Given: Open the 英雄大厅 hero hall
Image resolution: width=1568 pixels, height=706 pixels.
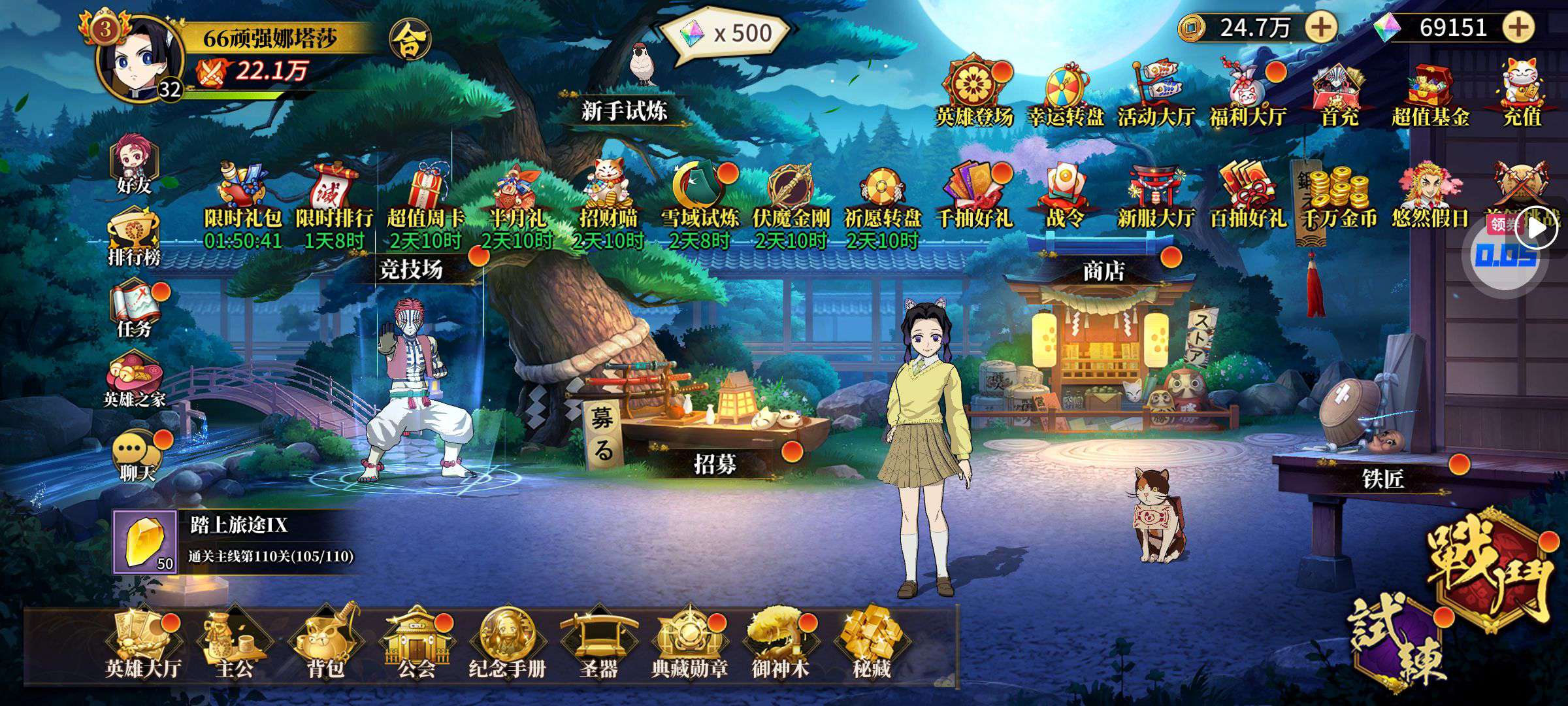Looking at the screenshot, I should [x=143, y=644].
